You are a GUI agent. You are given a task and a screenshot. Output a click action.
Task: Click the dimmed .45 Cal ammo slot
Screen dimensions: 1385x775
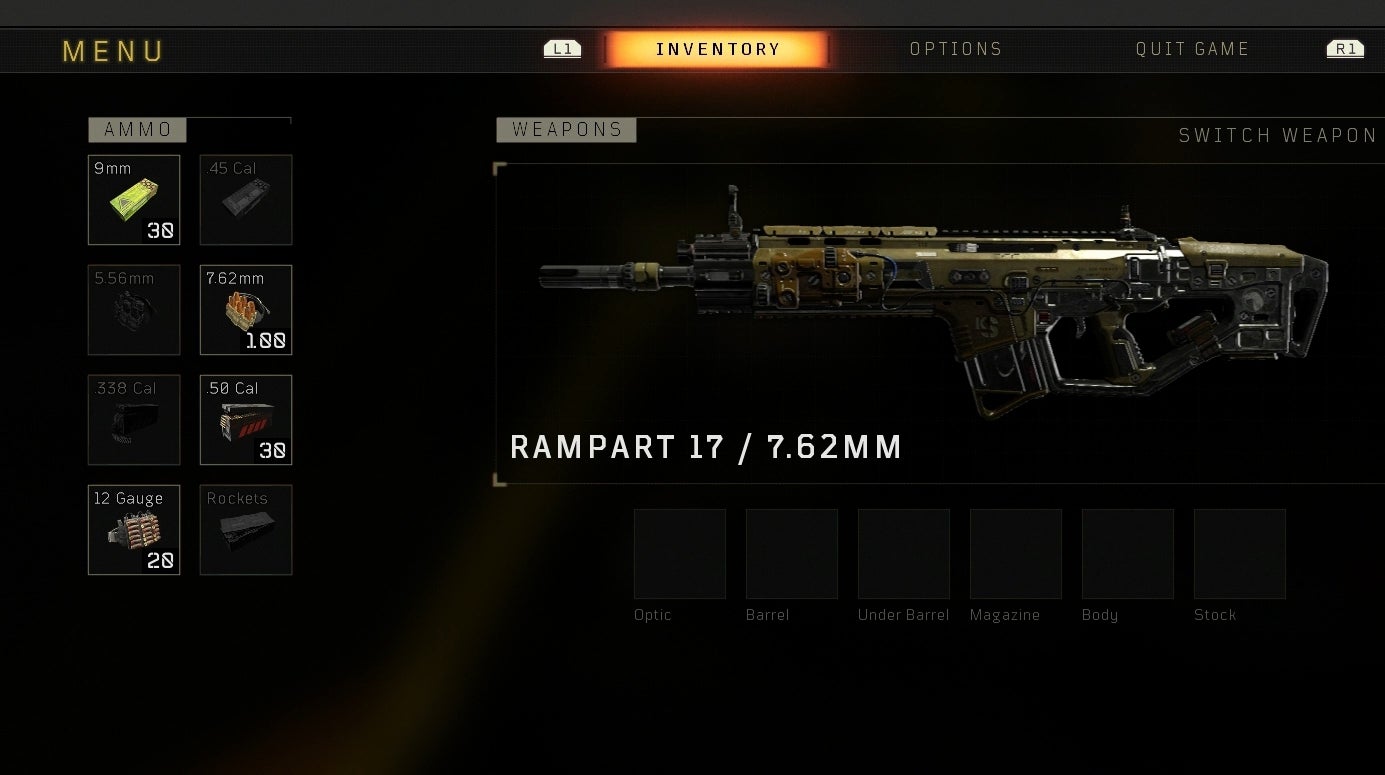(246, 200)
